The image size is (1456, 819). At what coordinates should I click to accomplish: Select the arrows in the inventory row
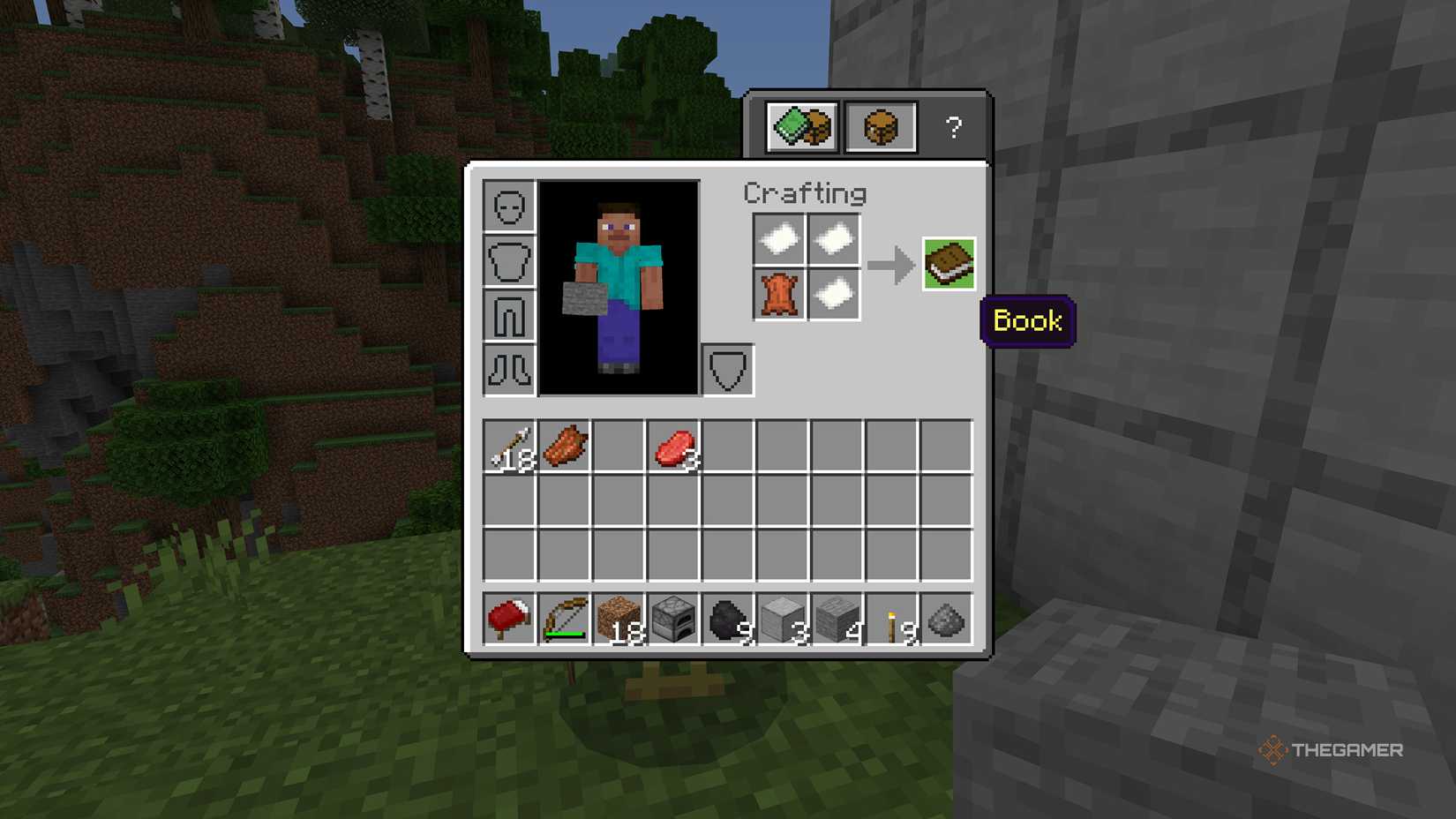pos(510,446)
